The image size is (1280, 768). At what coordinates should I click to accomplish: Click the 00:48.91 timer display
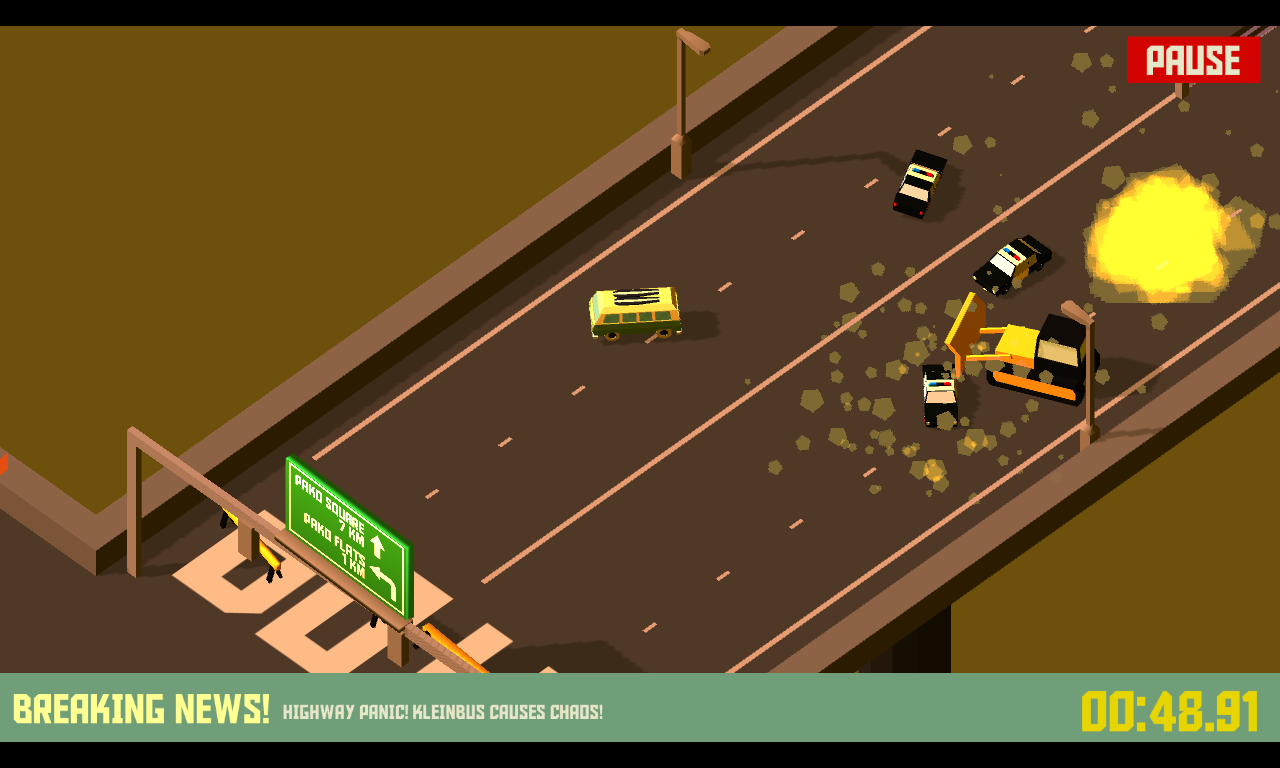tap(1170, 710)
